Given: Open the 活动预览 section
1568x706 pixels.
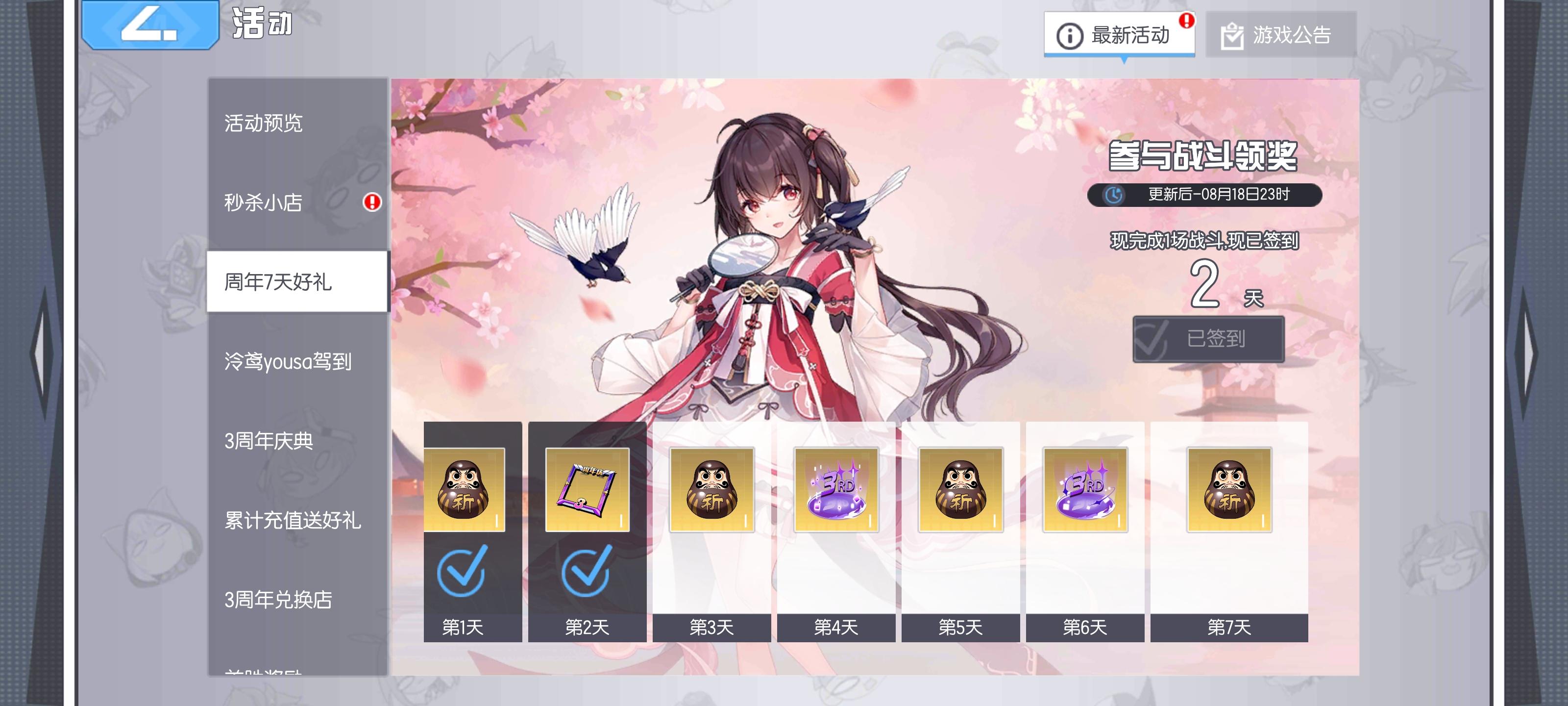Looking at the screenshot, I should click(x=264, y=124).
